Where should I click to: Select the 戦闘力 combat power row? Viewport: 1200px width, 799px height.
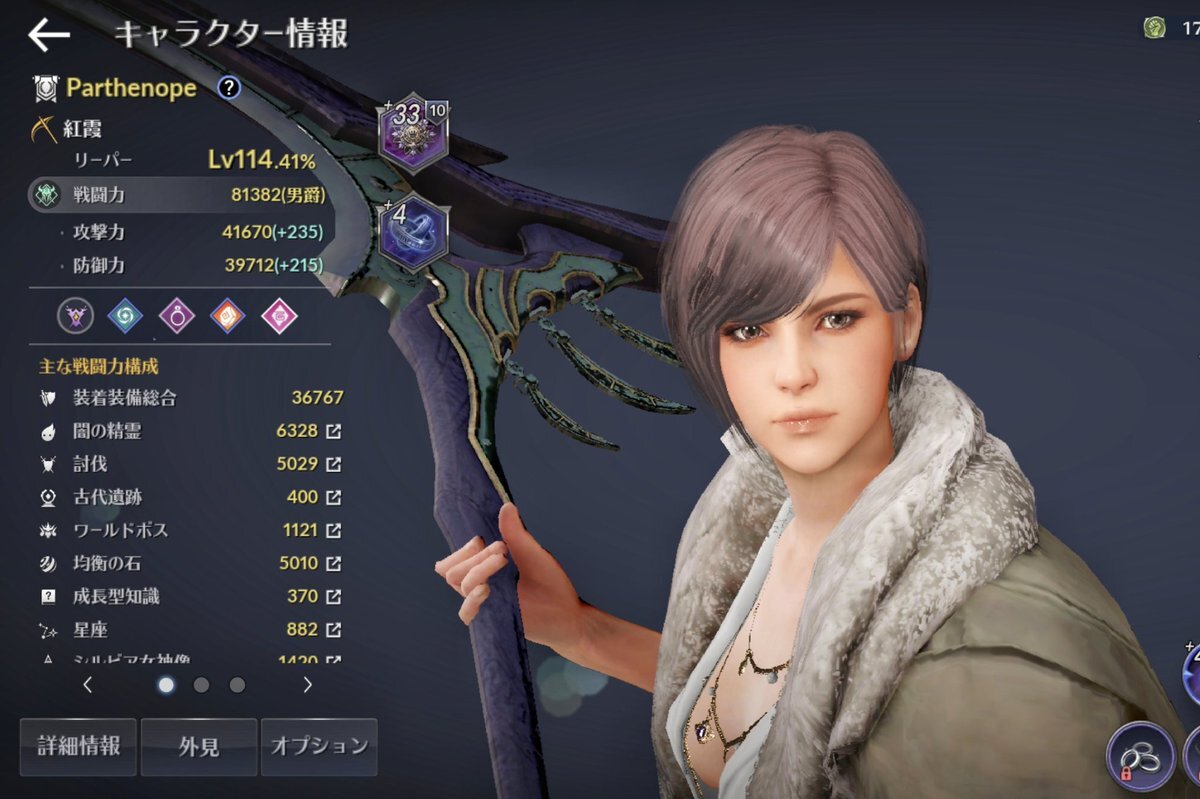(x=180, y=196)
